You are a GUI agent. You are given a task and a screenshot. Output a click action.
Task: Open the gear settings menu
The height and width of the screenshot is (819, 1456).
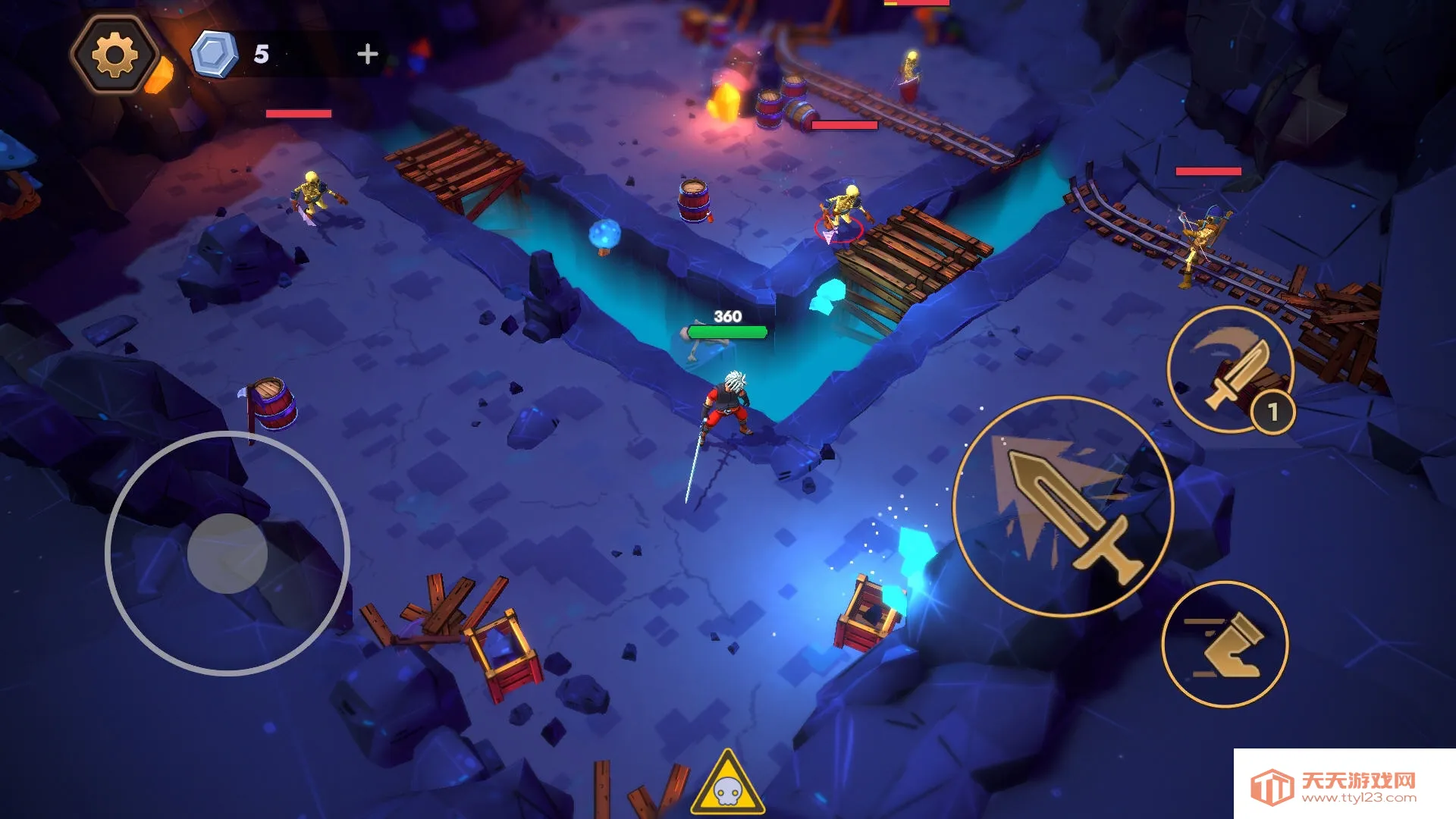point(115,55)
